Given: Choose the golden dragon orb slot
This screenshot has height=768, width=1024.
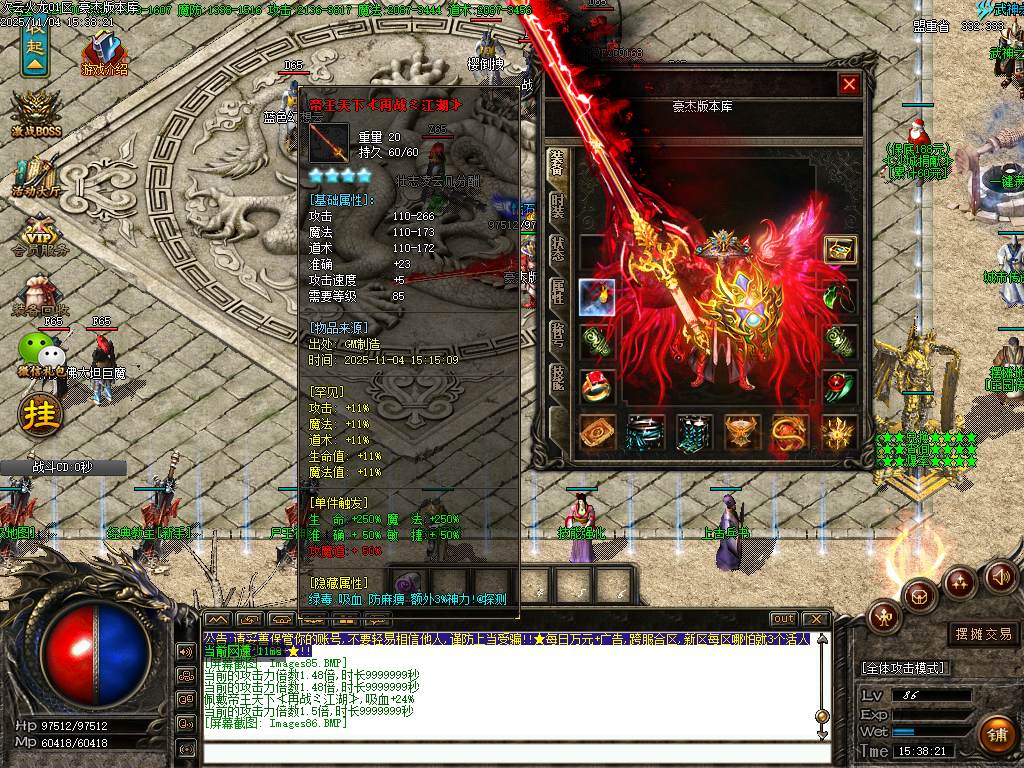Looking at the screenshot, I should 791,433.
